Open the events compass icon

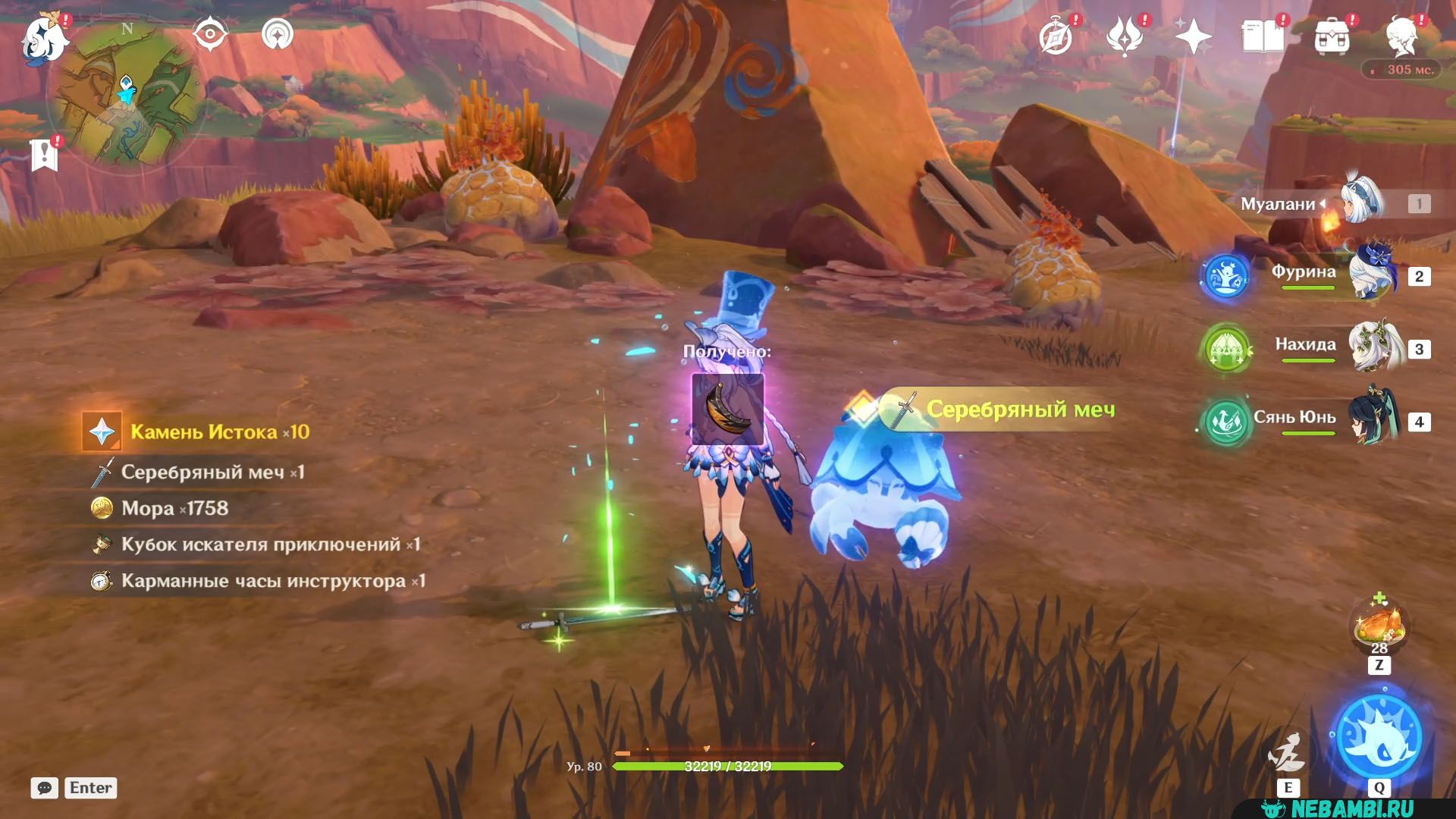pos(1056,36)
